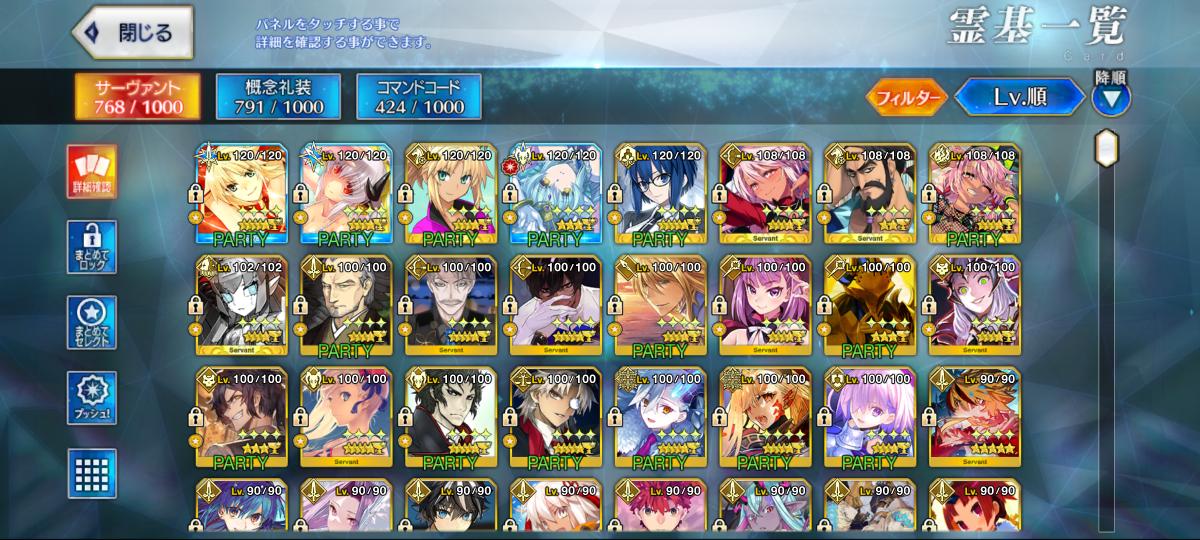Activate the まとめてセレクト bulk select button
This screenshot has width=1200, height=540.
click(x=92, y=322)
